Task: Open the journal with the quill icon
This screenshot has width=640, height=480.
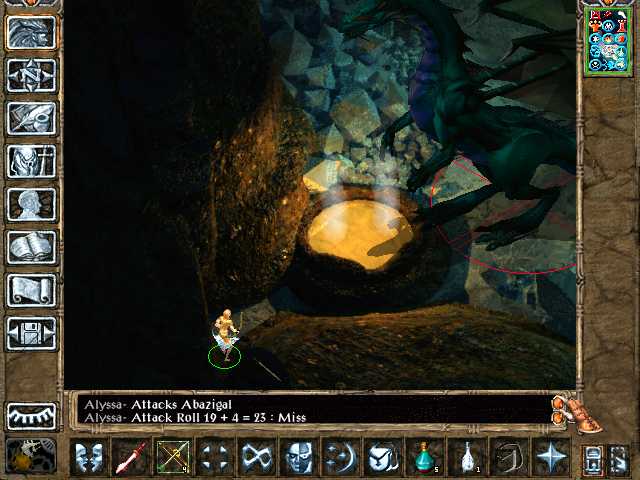Action: 31,118
